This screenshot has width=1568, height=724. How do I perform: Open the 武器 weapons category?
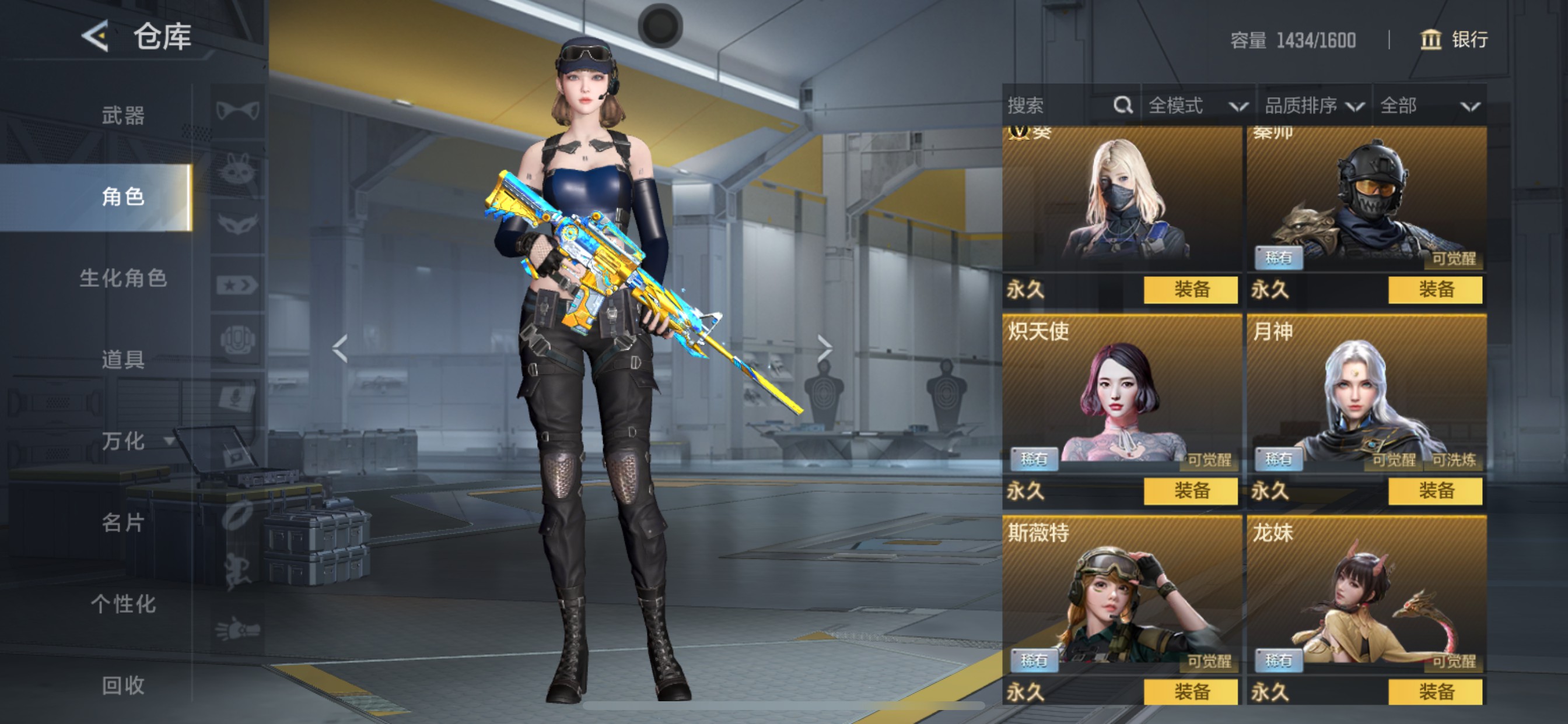123,115
